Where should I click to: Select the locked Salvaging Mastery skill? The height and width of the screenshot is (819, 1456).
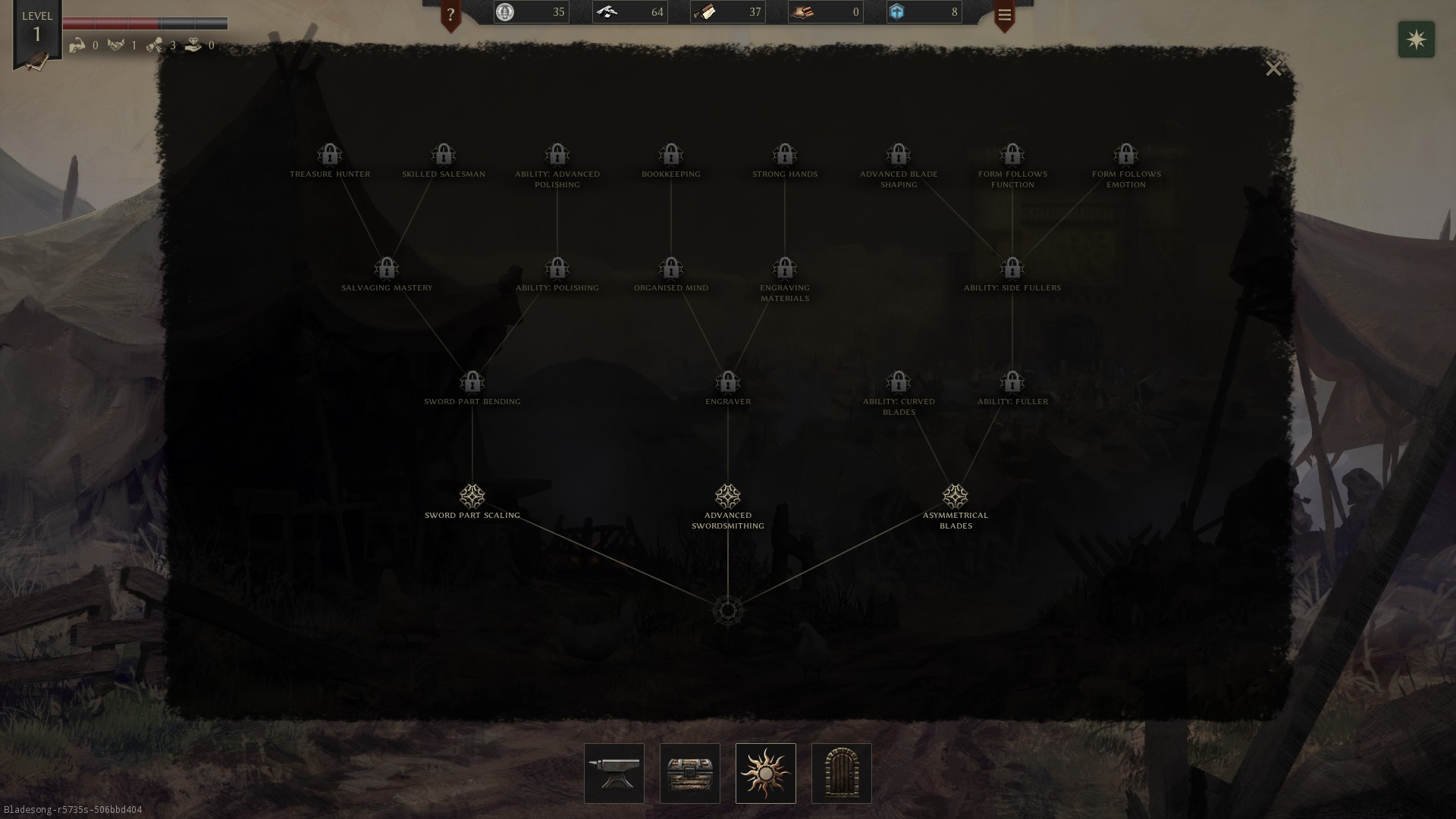coord(387,268)
